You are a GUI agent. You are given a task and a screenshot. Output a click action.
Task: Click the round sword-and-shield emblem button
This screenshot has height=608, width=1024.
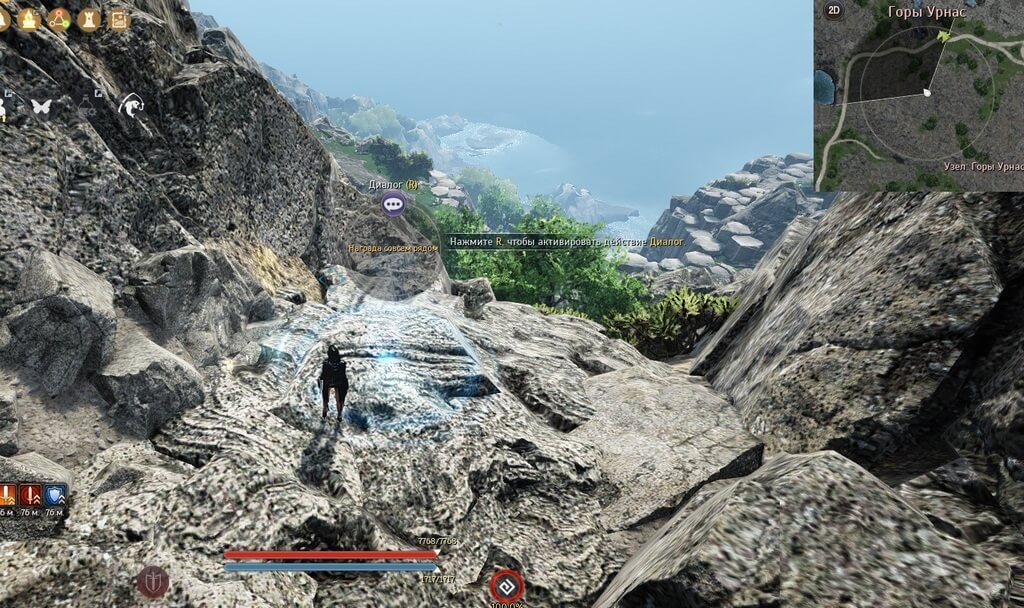(x=152, y=581)
